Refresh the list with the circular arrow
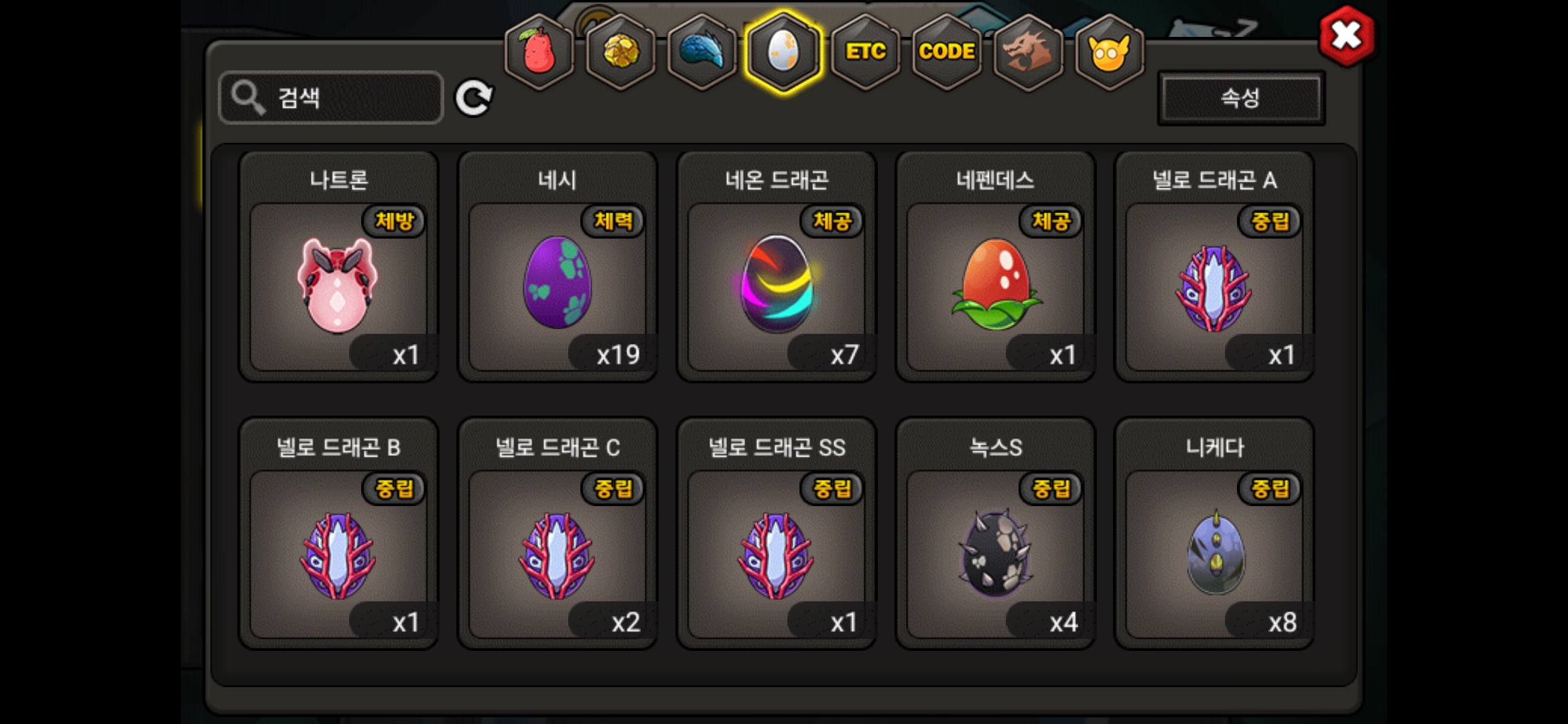The image size is (1568, 724). click(x=474, y=99)
